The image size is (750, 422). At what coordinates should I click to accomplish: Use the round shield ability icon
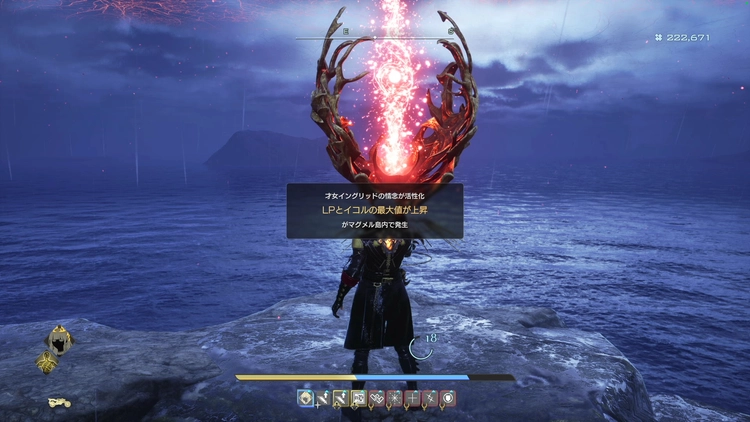pyautogui.click(x=447, y=398)
